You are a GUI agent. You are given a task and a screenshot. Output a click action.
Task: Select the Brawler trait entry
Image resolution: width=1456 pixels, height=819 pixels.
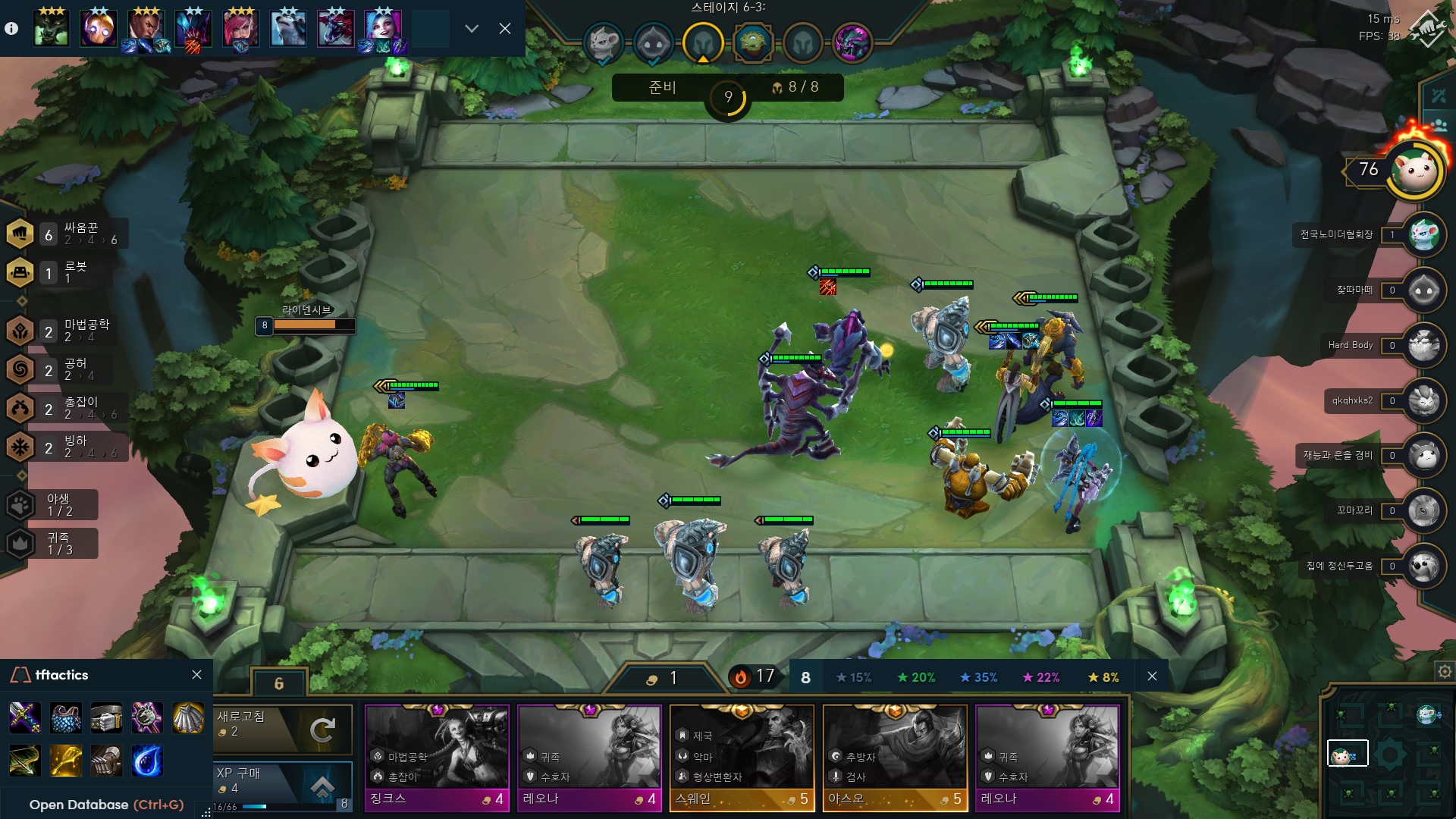click(x=67, y=234)
